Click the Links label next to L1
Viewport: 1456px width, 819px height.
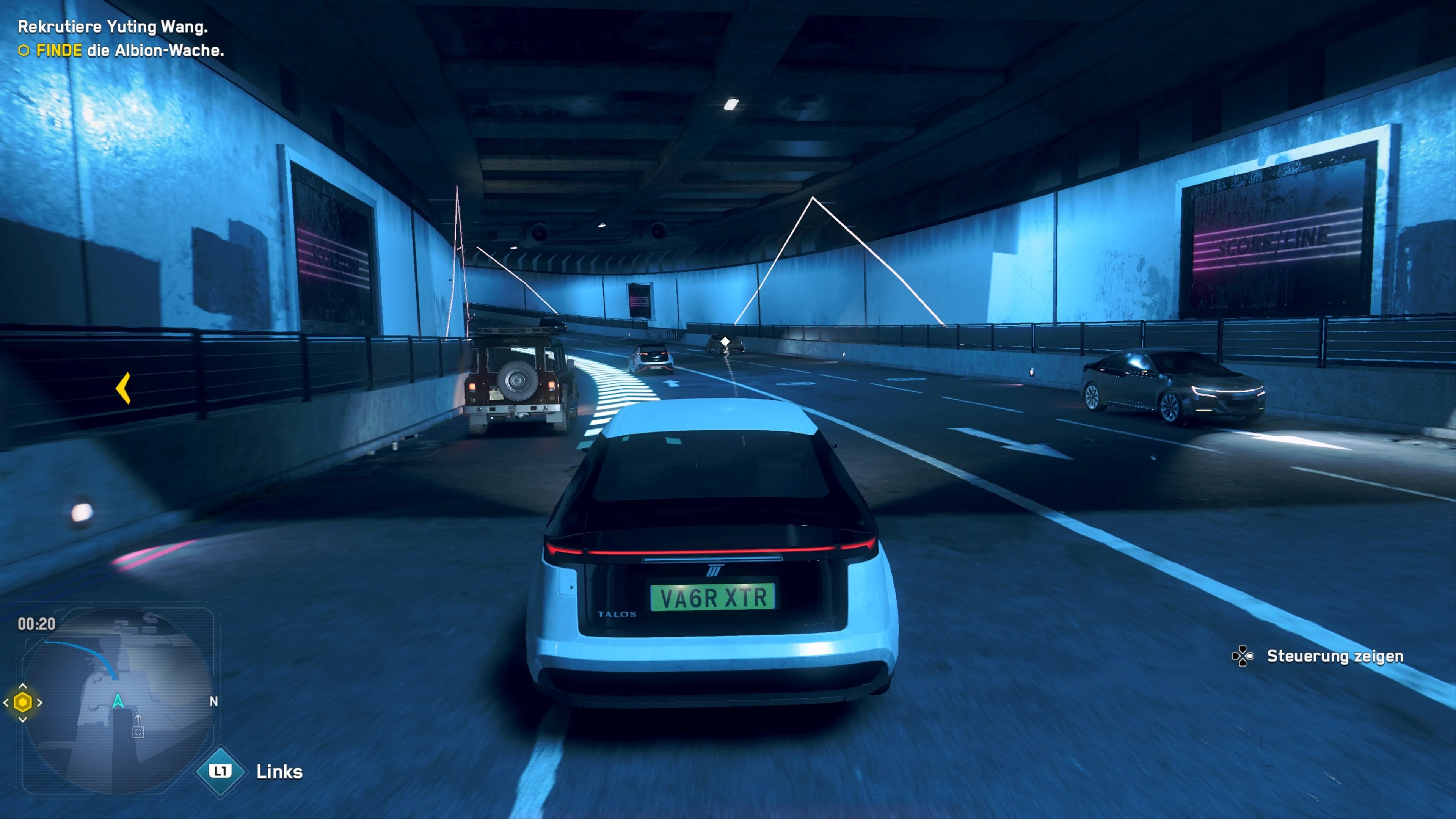280,772
